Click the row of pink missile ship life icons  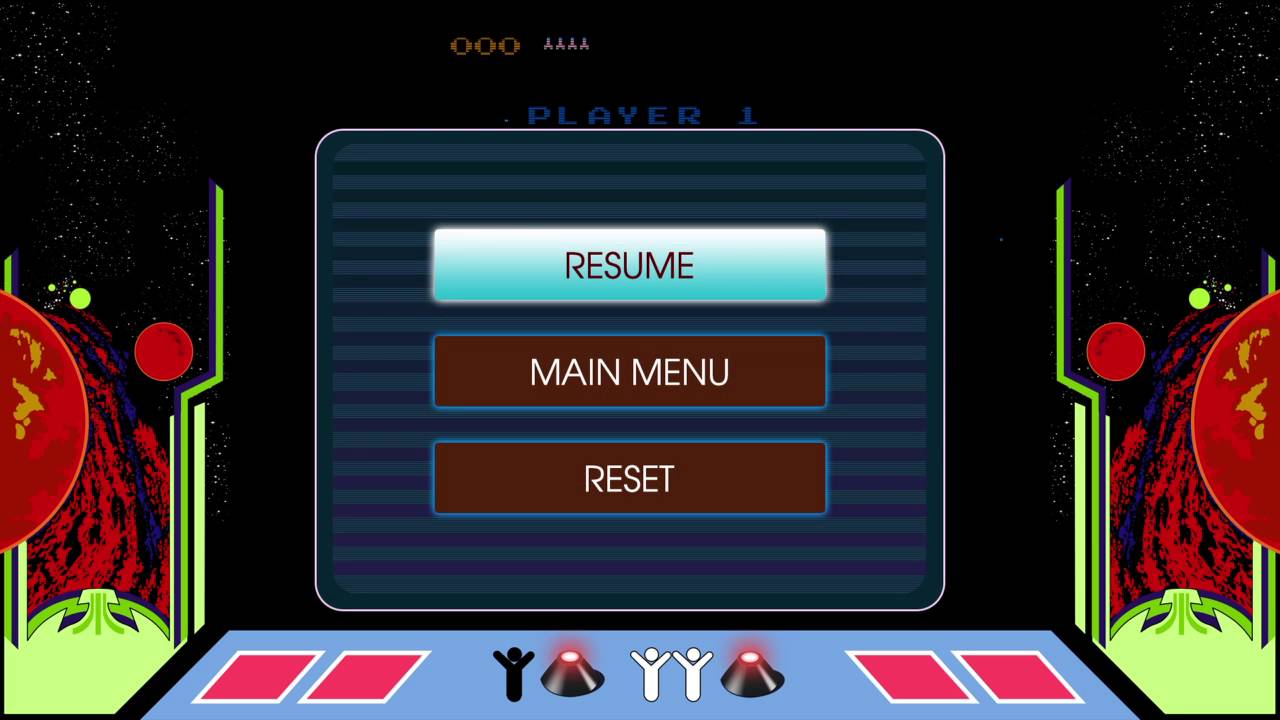tap(565, 44)
